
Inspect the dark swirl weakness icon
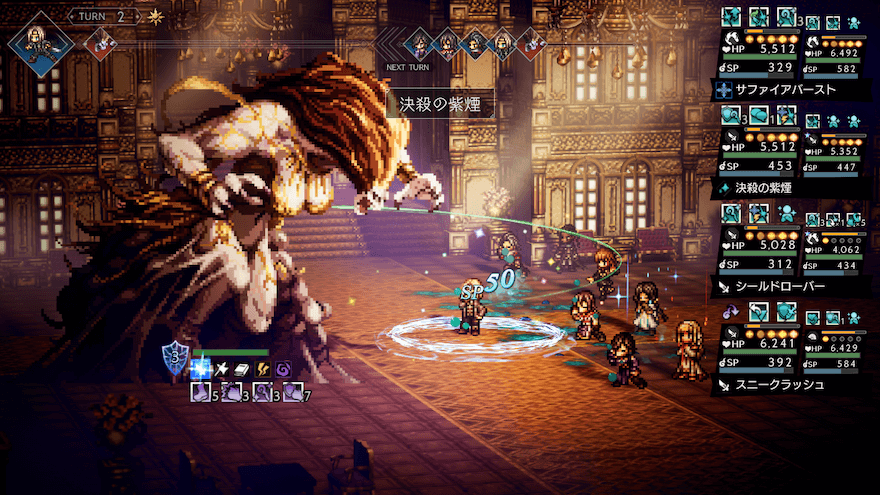(284, 369)
